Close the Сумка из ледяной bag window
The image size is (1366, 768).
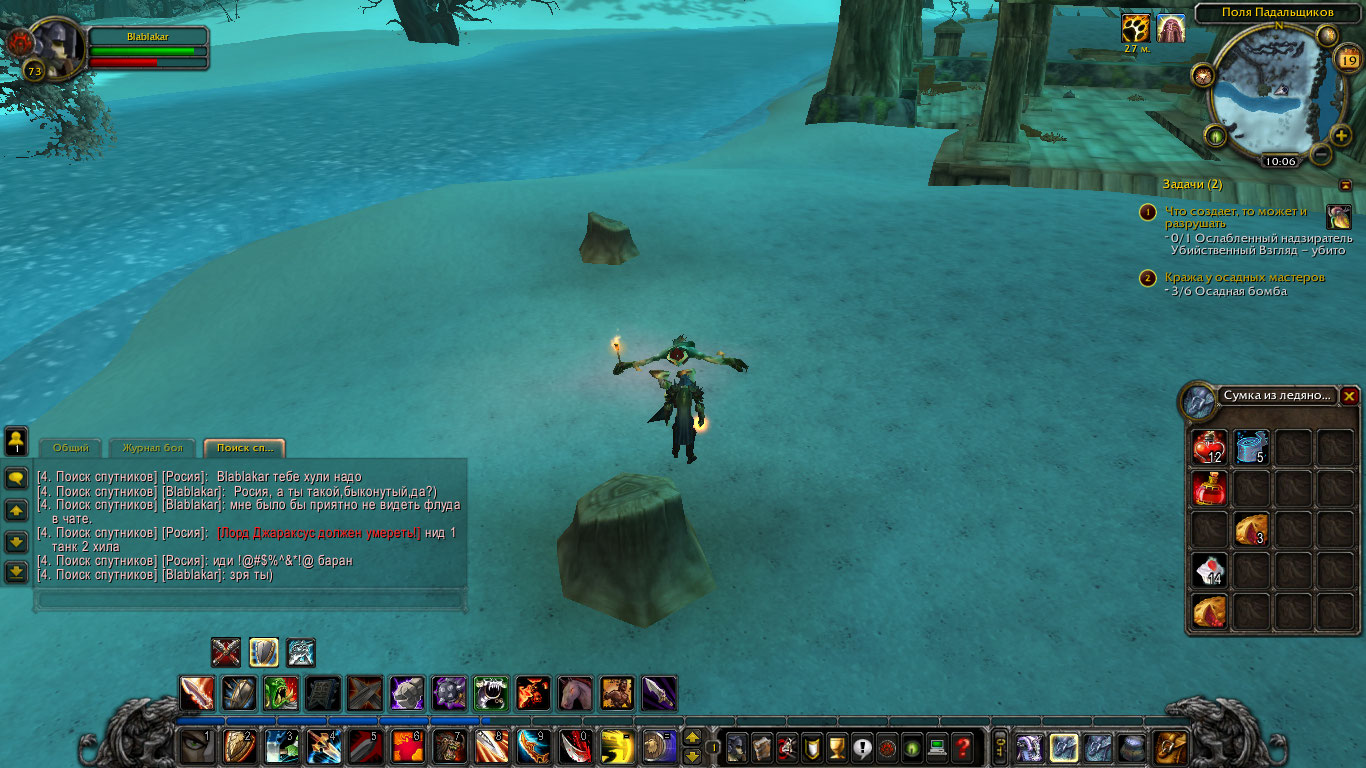click(x=1349, y=396)
